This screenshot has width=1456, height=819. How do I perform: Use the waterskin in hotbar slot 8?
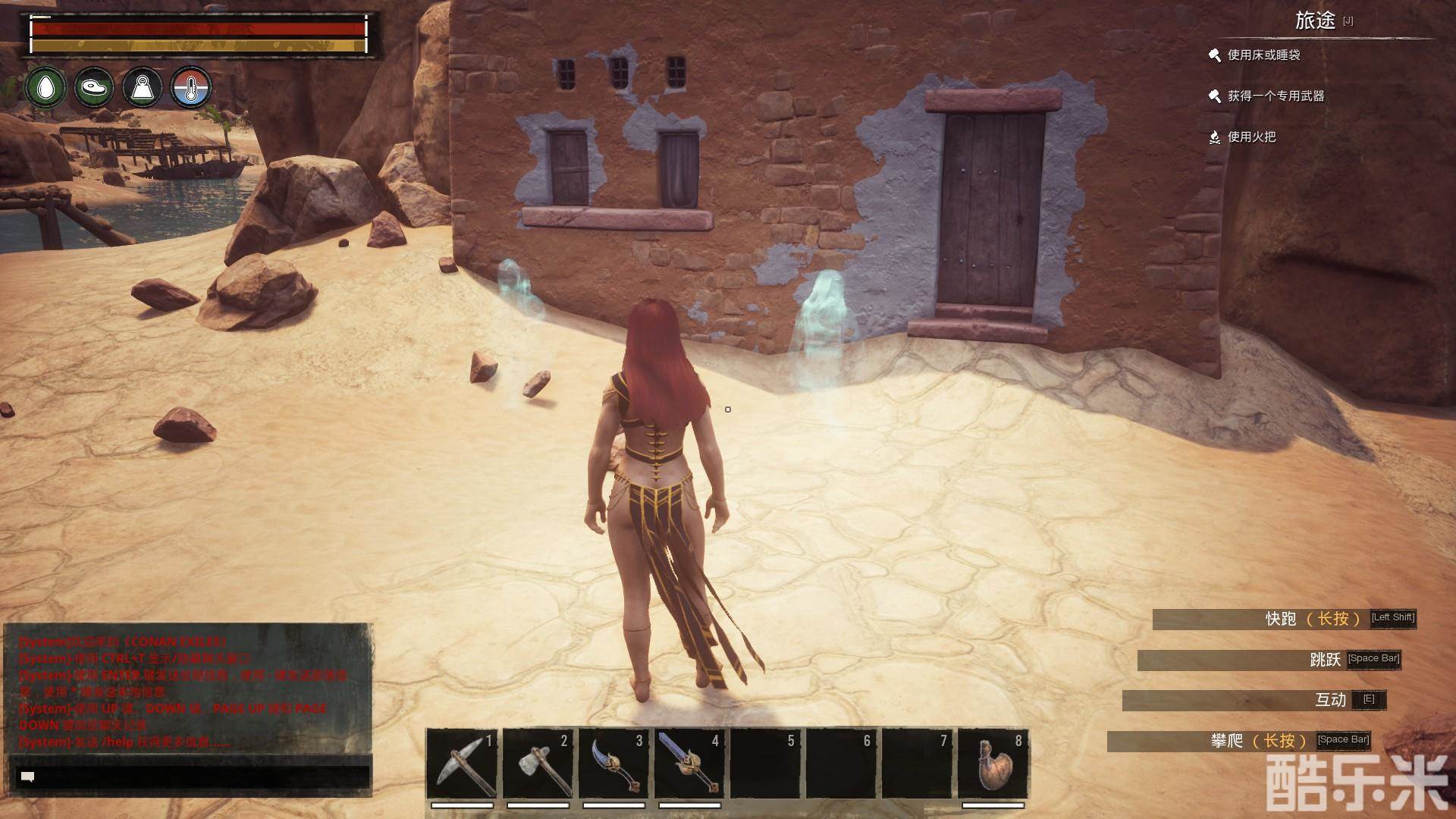(993, 763)
